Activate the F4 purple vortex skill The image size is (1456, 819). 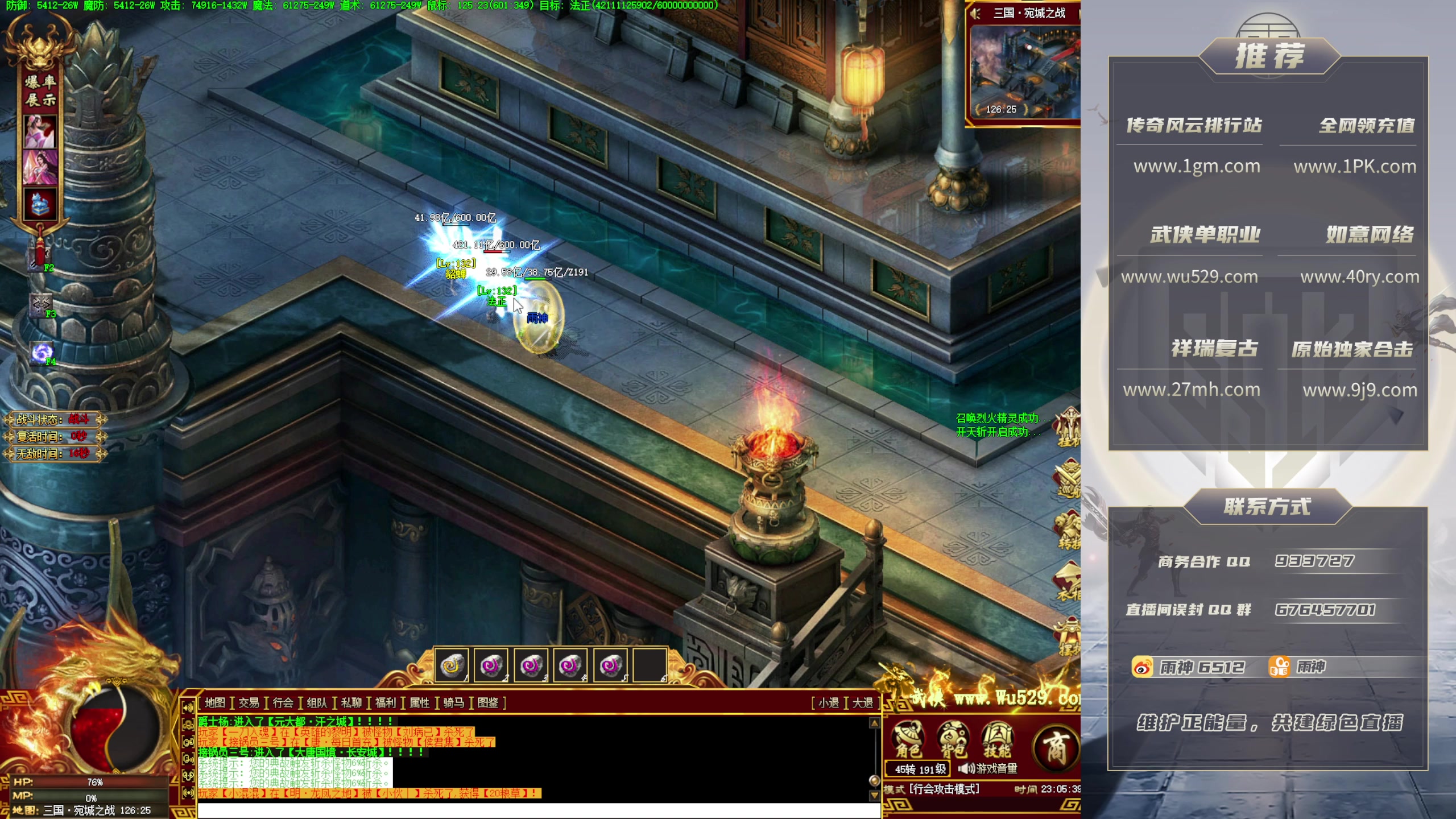click(42, 353)
